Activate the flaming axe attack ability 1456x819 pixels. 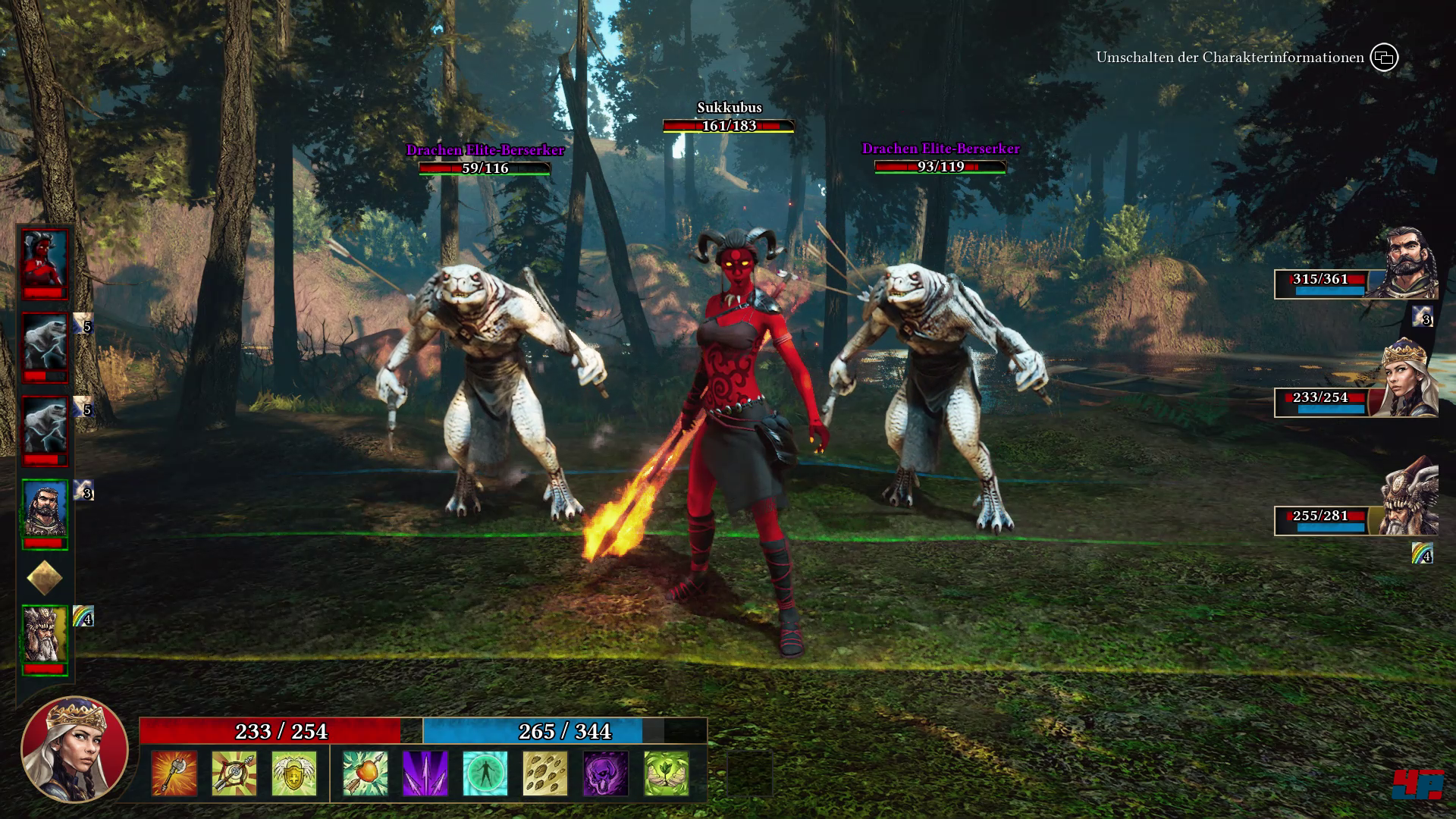[174, 773]
